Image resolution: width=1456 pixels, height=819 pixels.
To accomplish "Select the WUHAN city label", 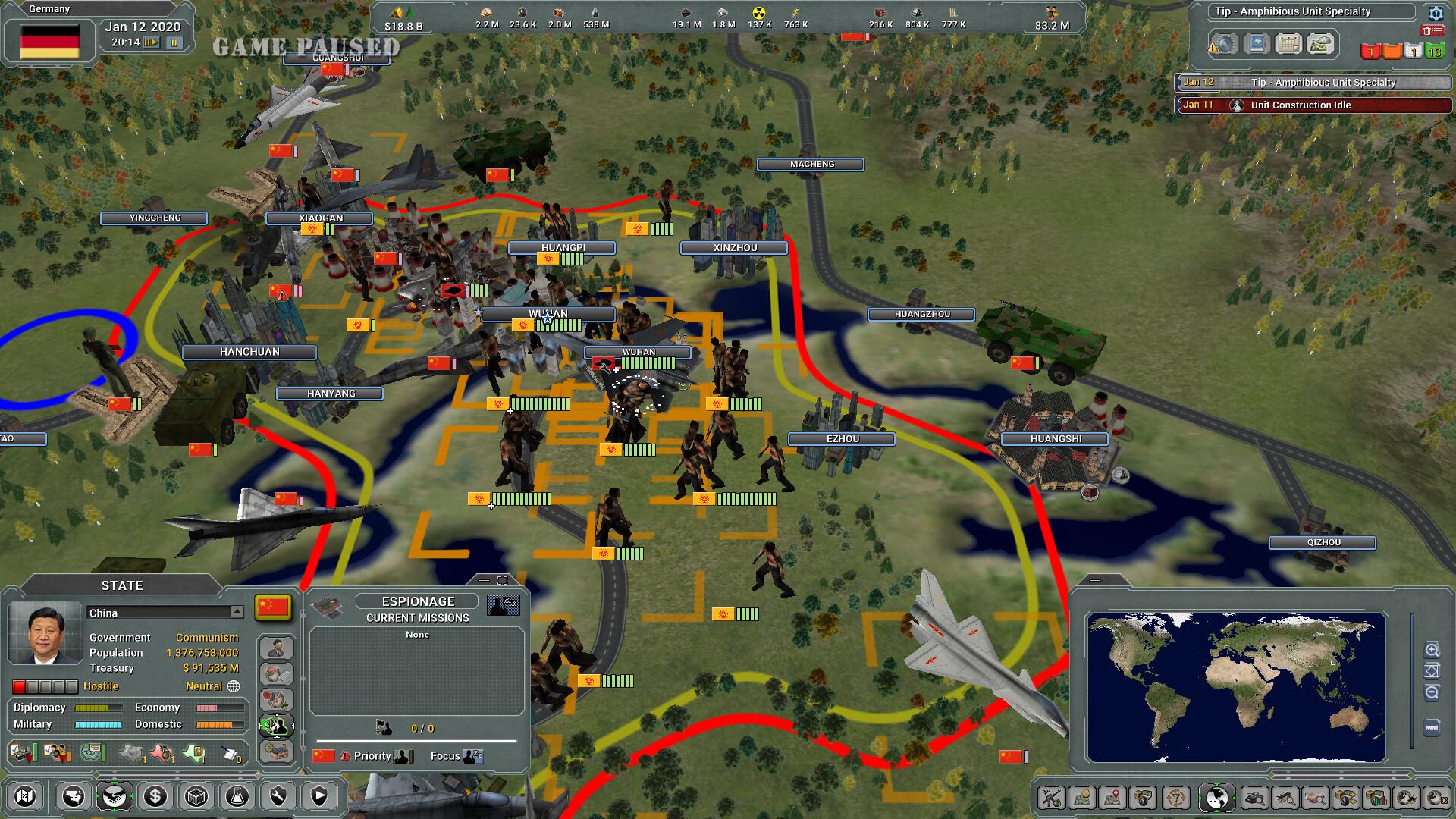I will click(548, 314).
